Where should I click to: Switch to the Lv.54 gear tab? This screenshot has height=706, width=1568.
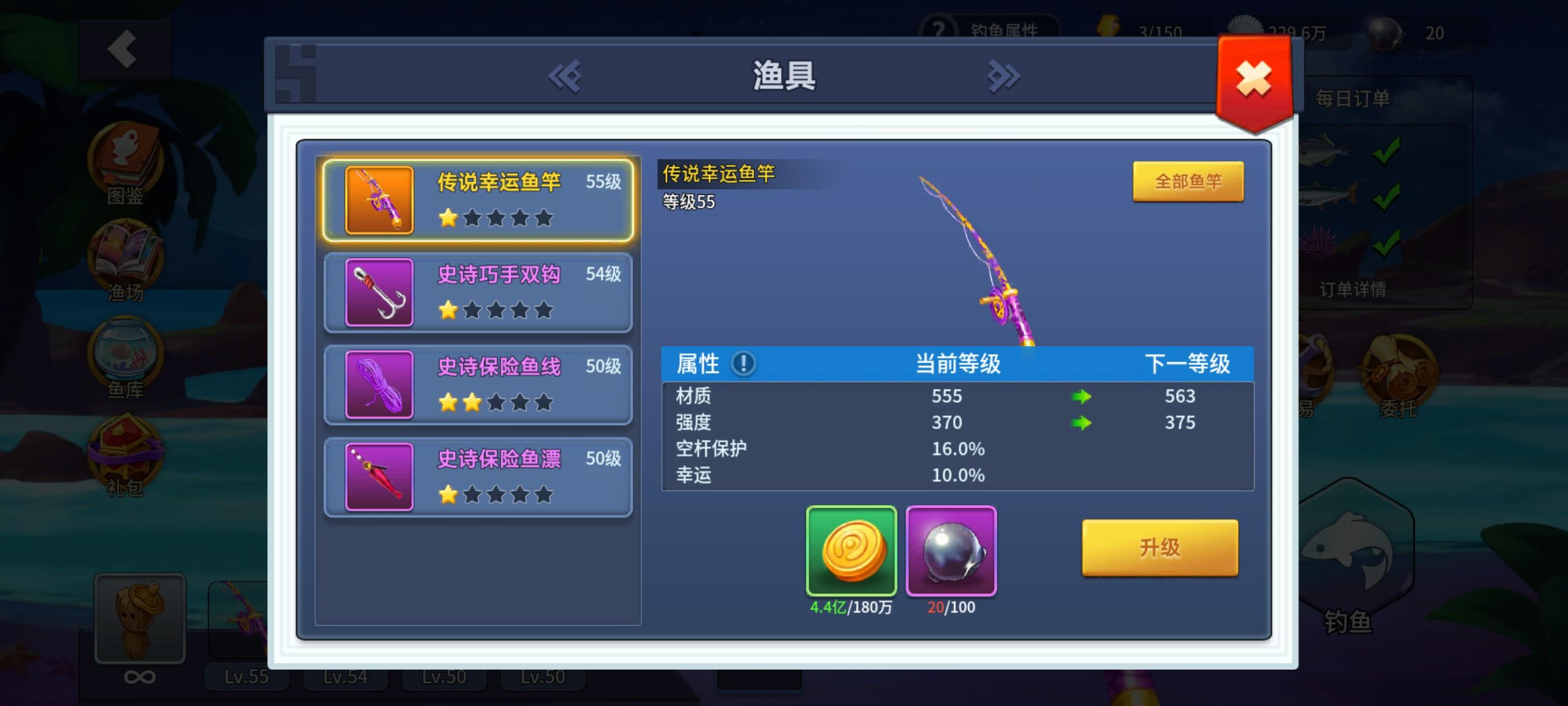(x=344, y=676)
